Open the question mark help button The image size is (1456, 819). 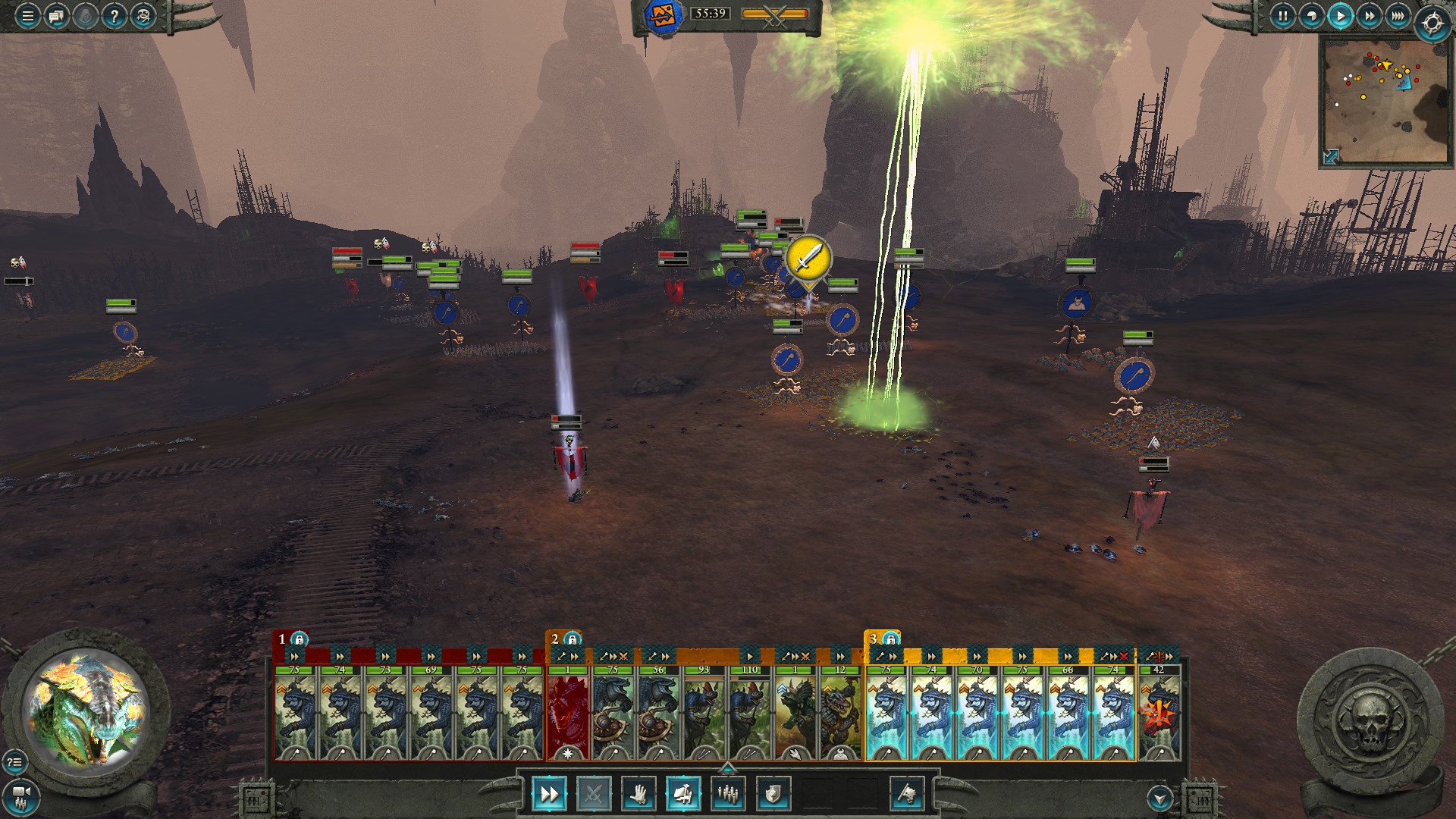tap(114, 16)
